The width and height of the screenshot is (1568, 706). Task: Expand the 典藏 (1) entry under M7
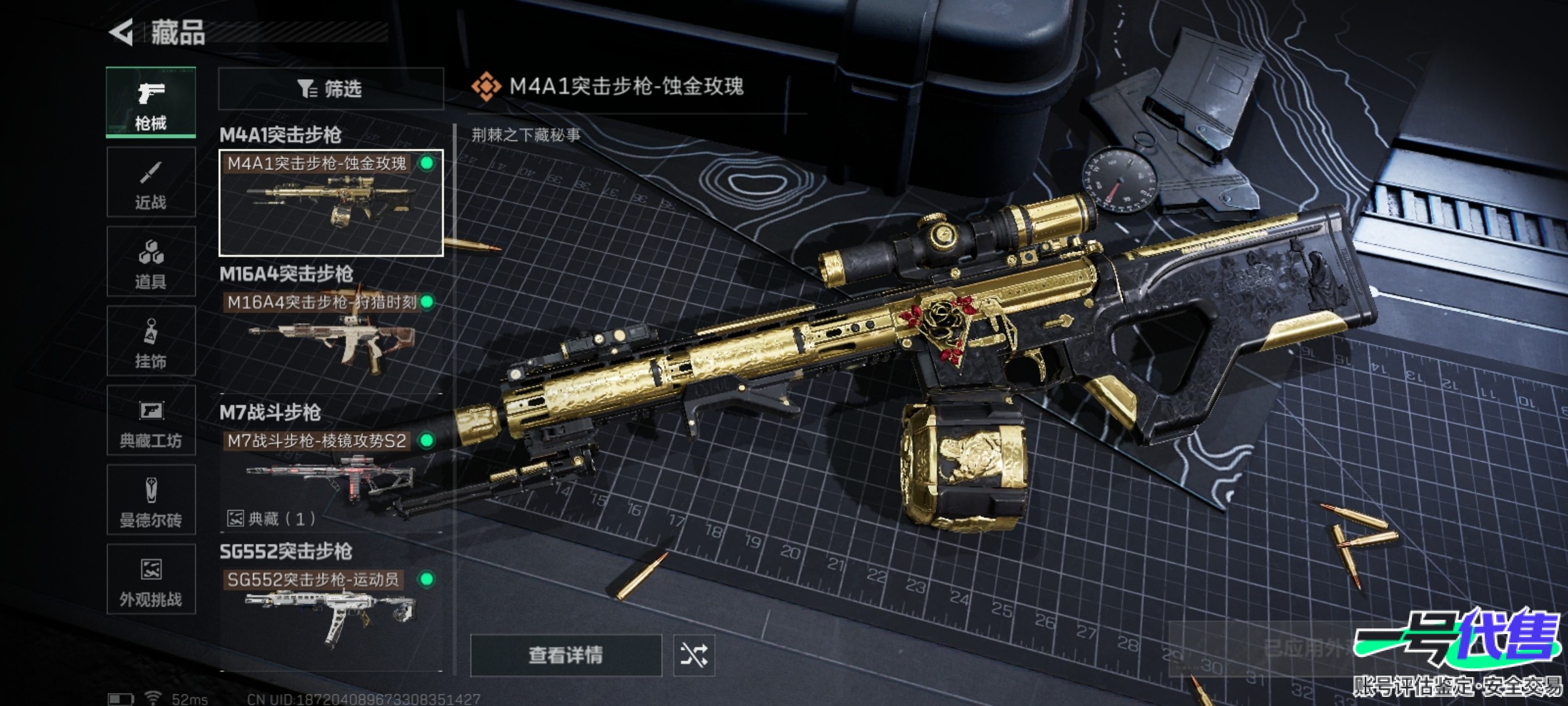coord(272,519)
